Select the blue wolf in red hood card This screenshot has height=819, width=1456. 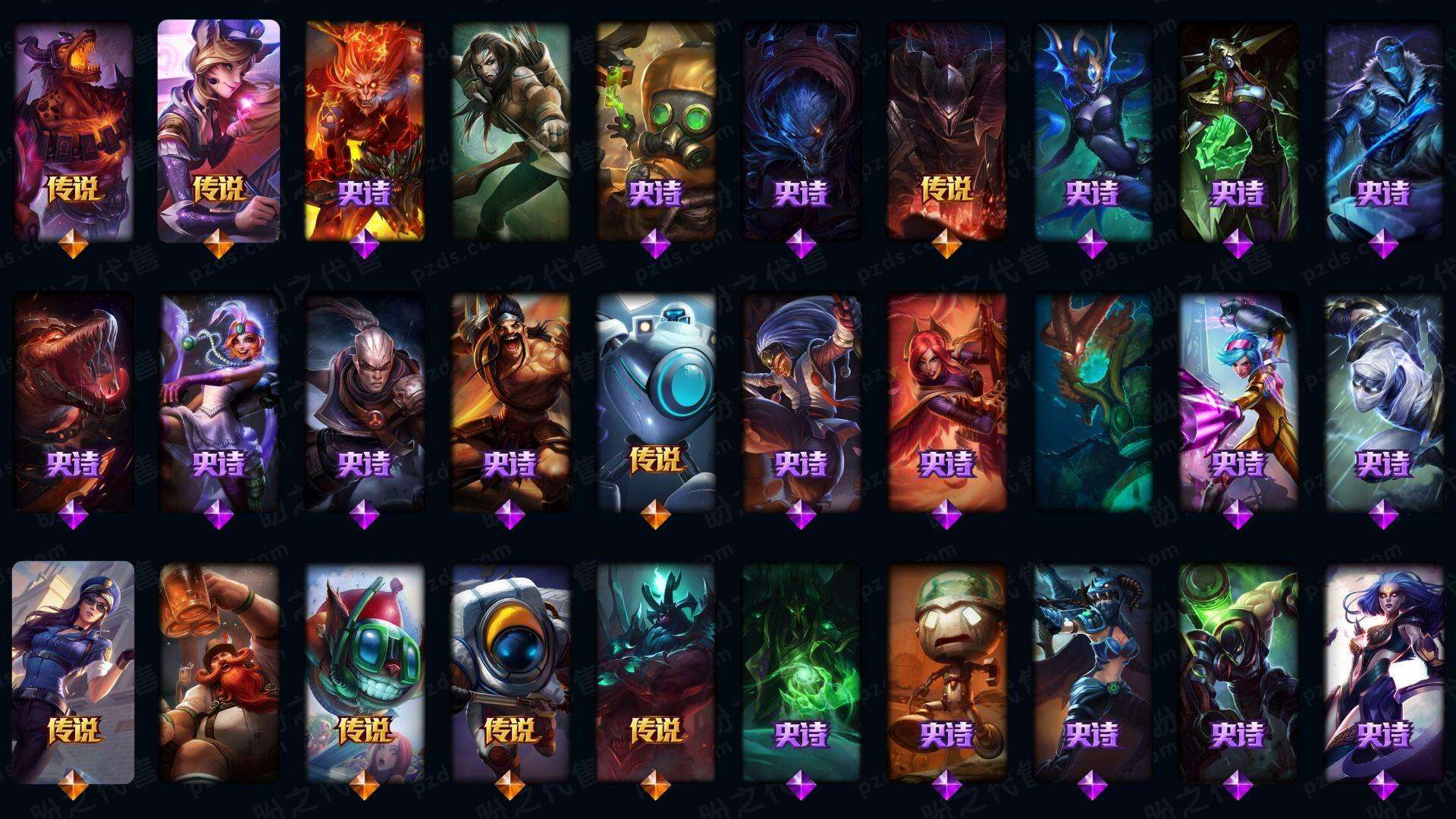802,130
